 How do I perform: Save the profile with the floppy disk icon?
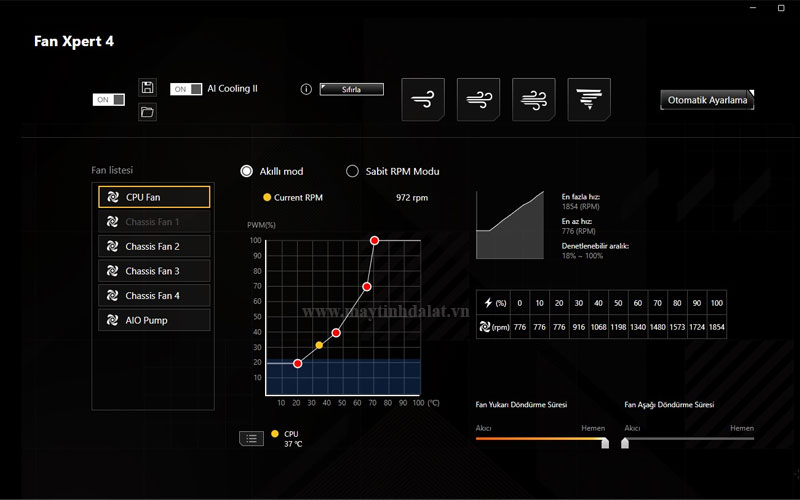click(147, 87)
